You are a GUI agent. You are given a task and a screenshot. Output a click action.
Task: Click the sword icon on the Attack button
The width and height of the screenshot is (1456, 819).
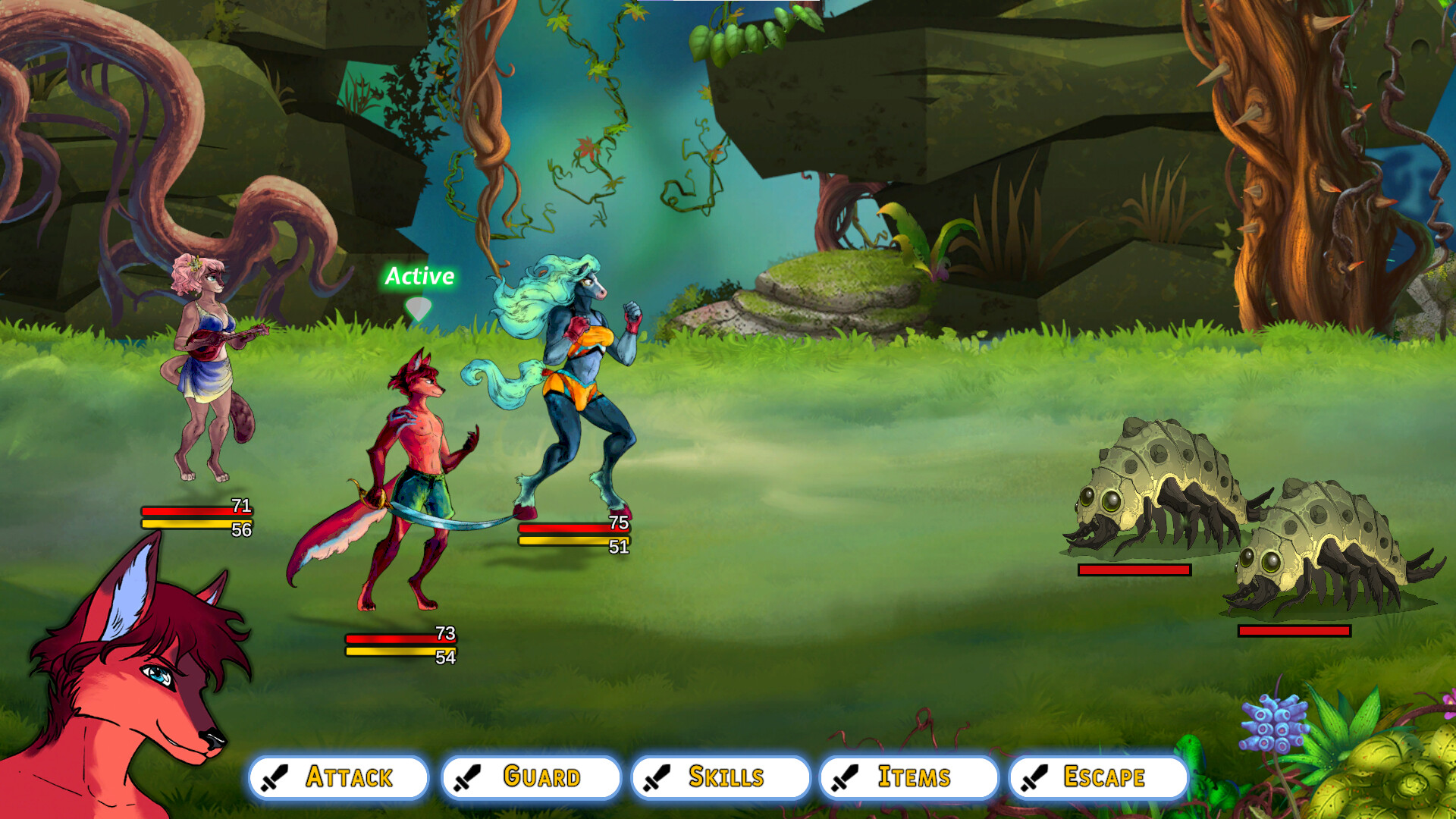pyautogui.click(x=275, y=777)
